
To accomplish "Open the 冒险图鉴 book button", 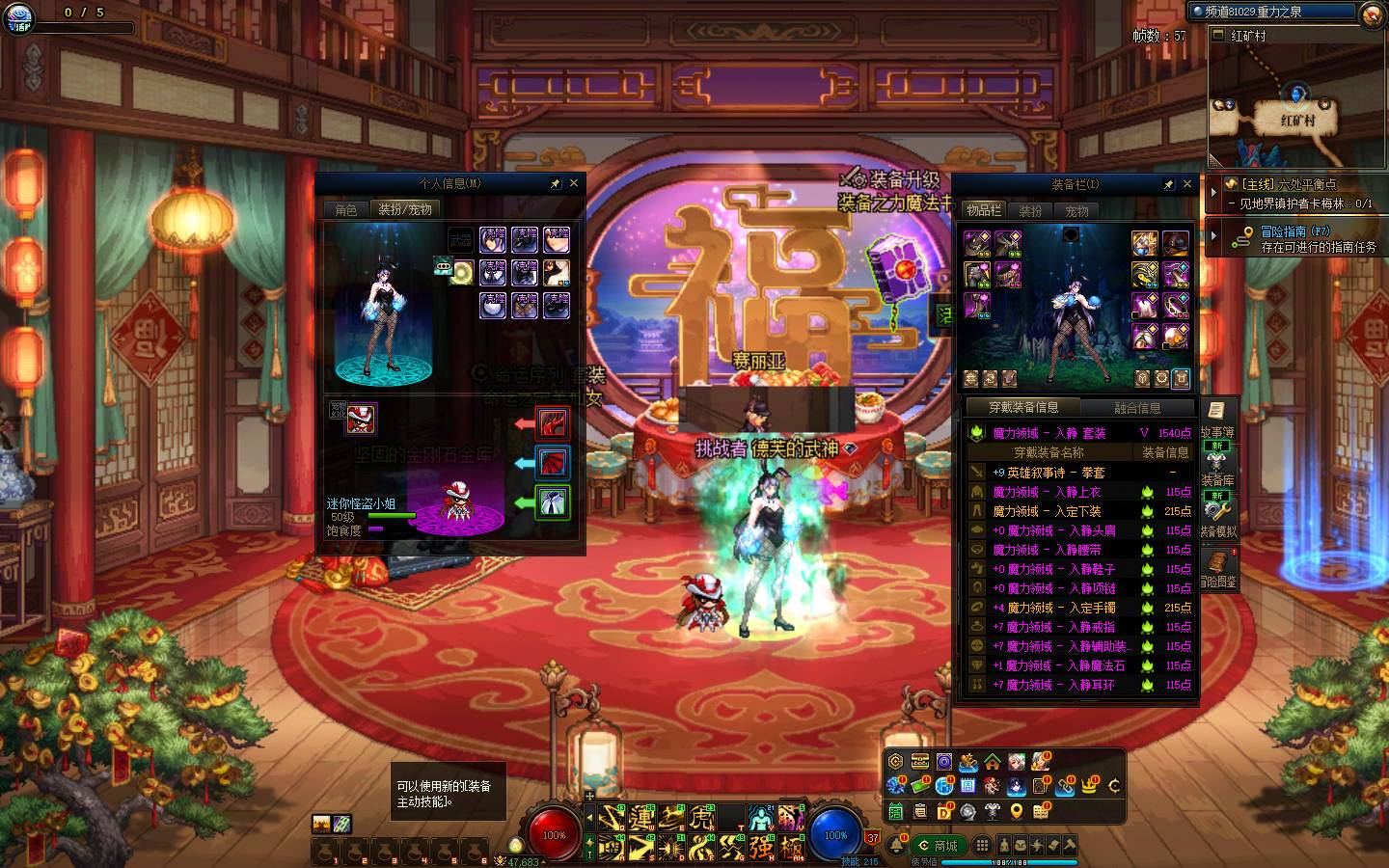I will pyautogui.click(x=1217, y=567).
